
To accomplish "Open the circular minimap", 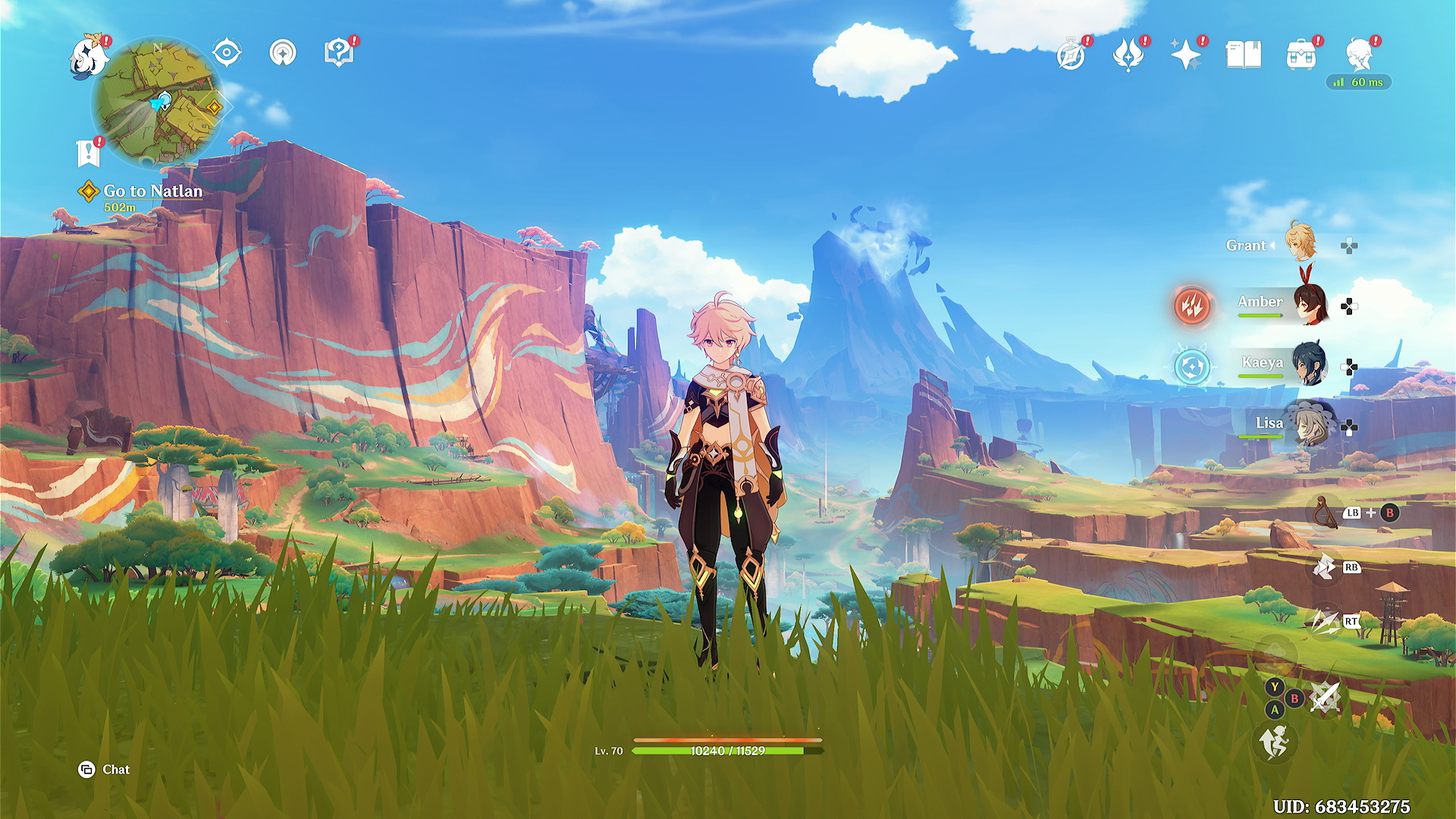I will click(x=158, y=102).
